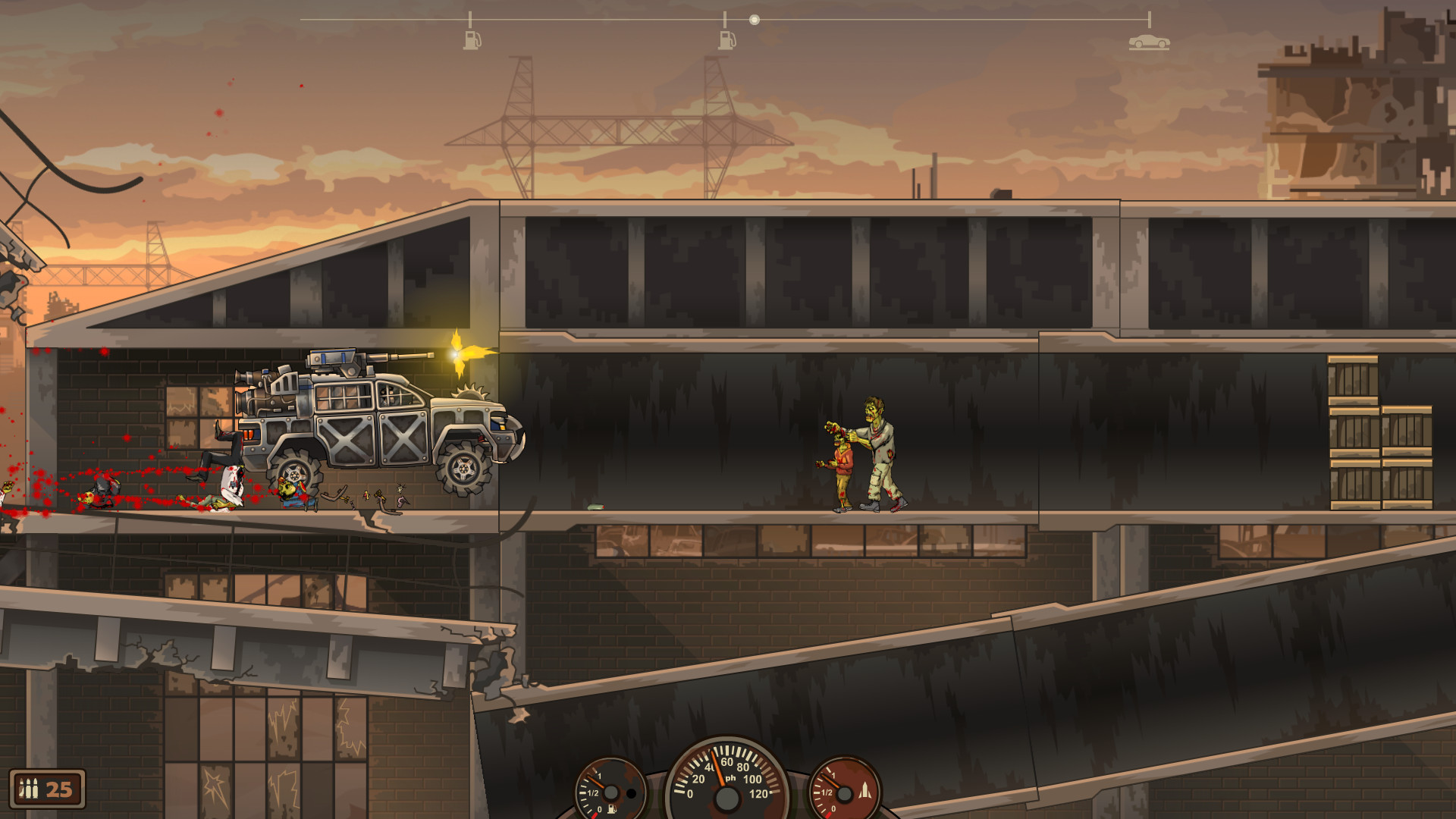Viewport: 1456px width, 819px height.
Task: Click the small black indicator dot on the fuel gauge
Action: tap(630, 795)
